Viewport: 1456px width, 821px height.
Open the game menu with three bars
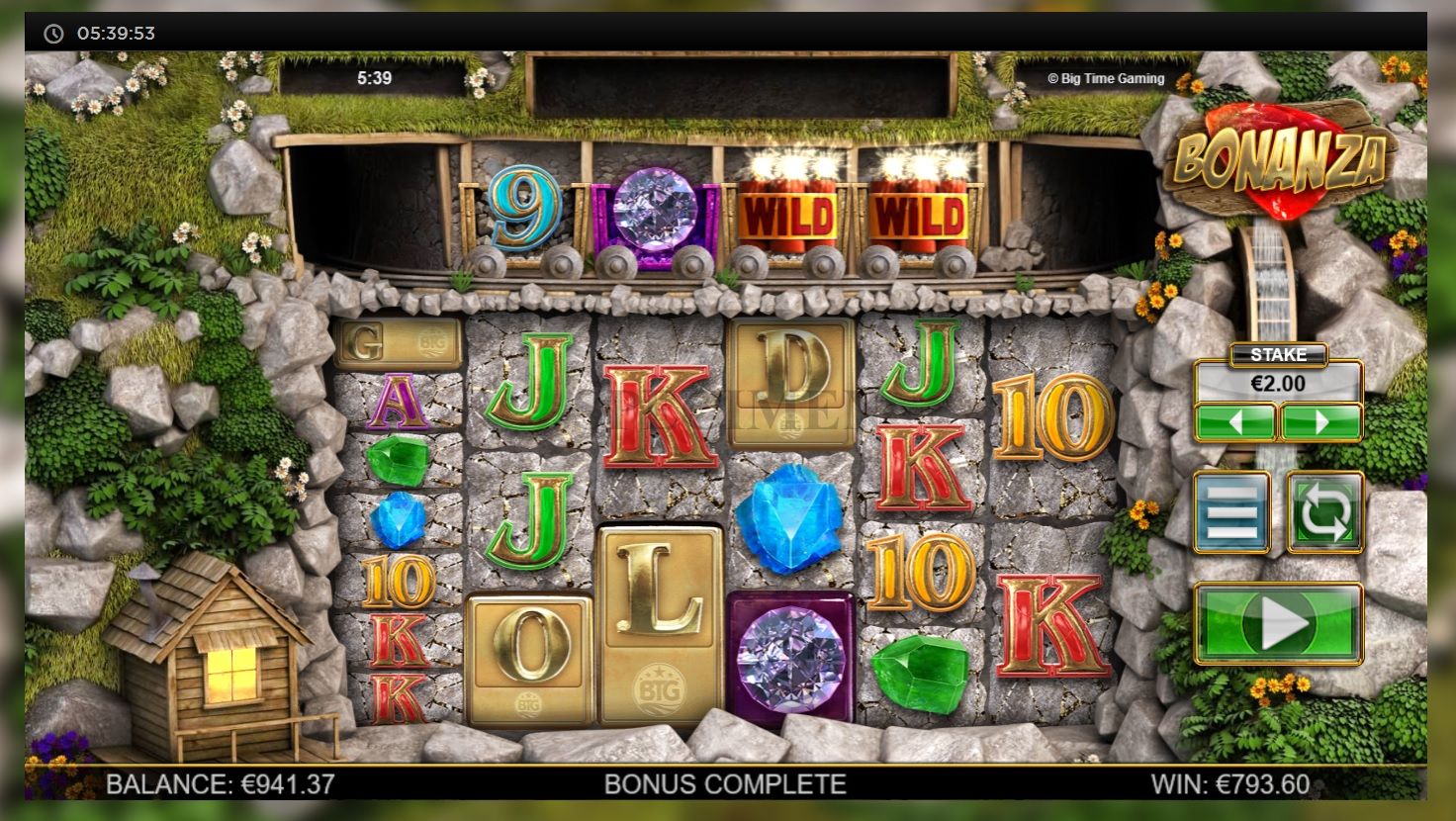coord(1231,511)
